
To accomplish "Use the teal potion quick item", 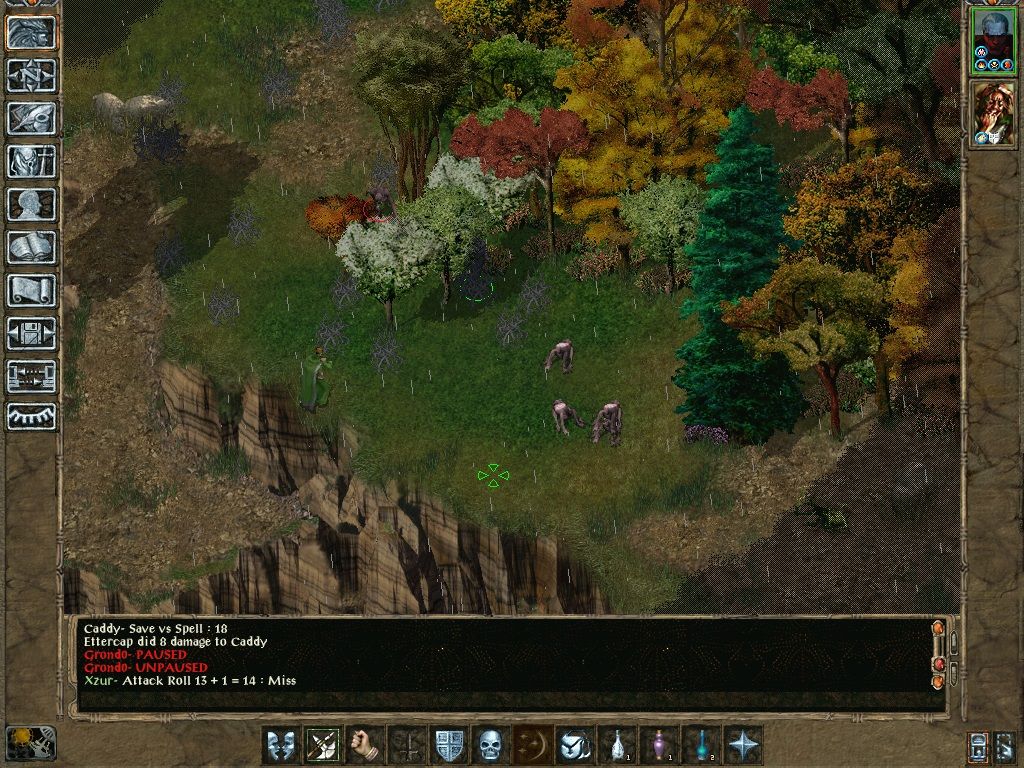I will point(701,745).
